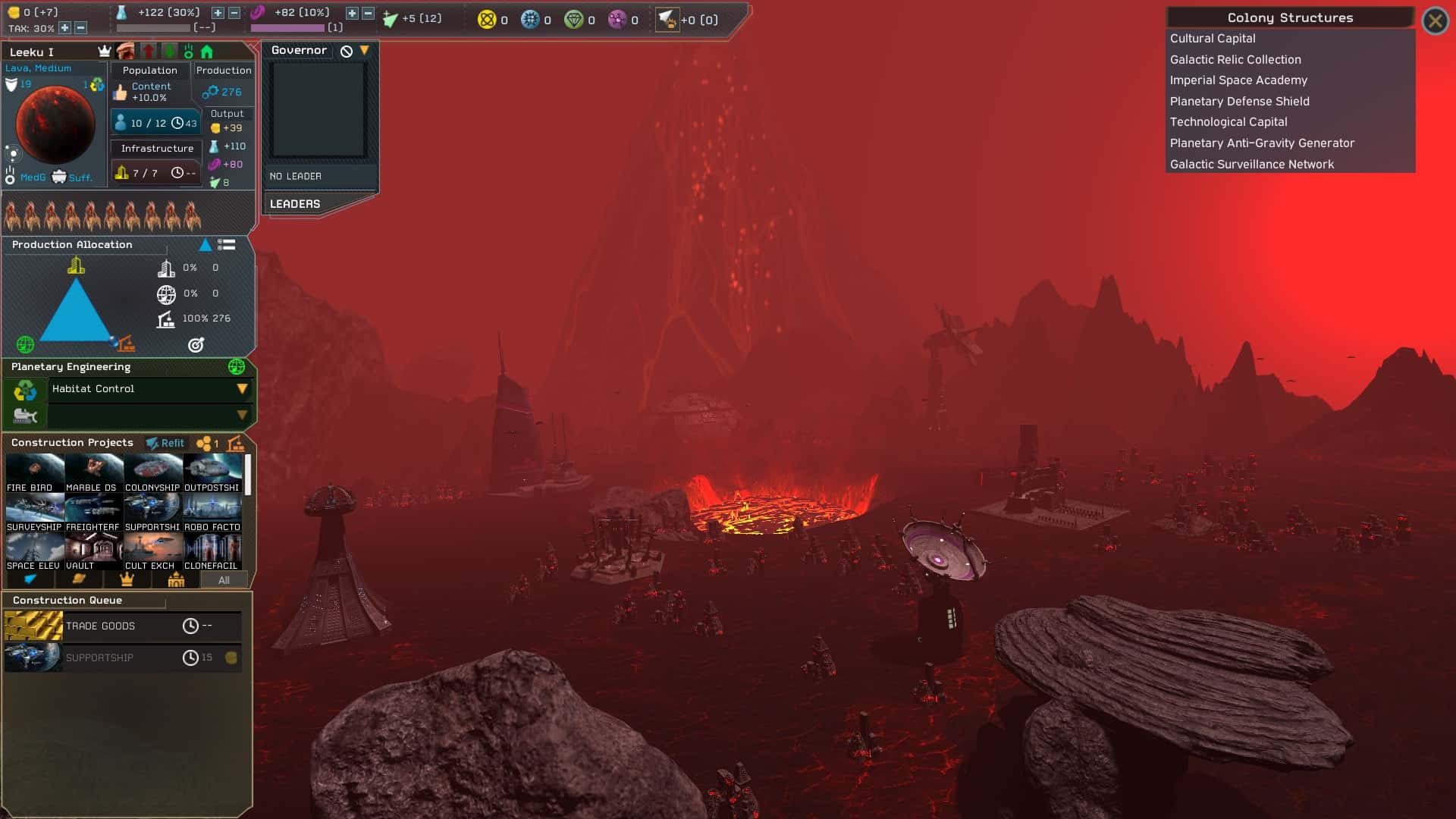The image size is (1456, 819).
Task: Decrease the tax rate with minus
Action: coord(80,28)
